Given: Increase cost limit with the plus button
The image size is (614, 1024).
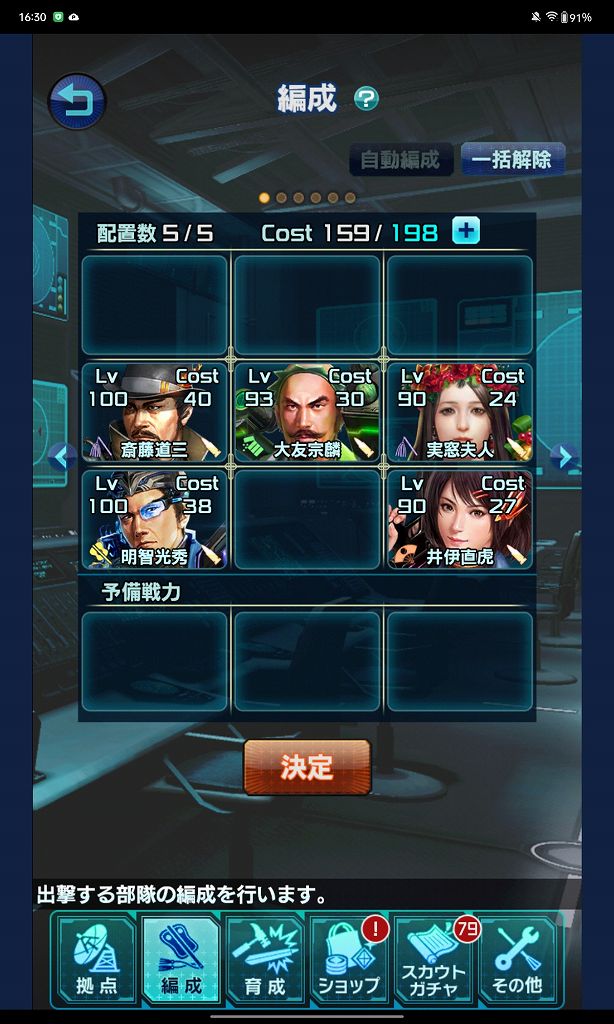Looking at the screenshot, I should point(466,231).
